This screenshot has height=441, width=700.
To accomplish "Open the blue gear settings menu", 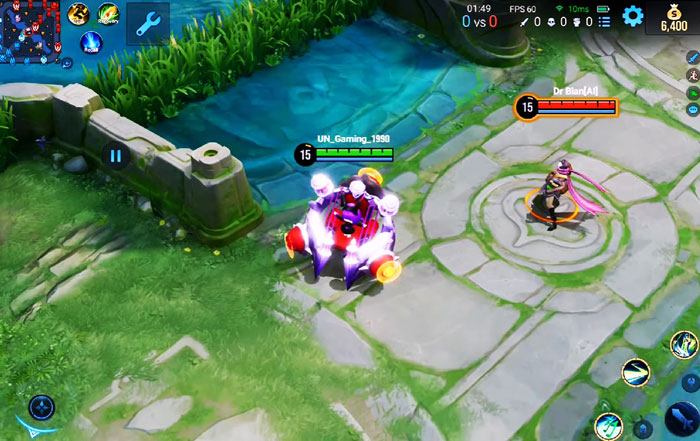I will [x=632, y=16].
